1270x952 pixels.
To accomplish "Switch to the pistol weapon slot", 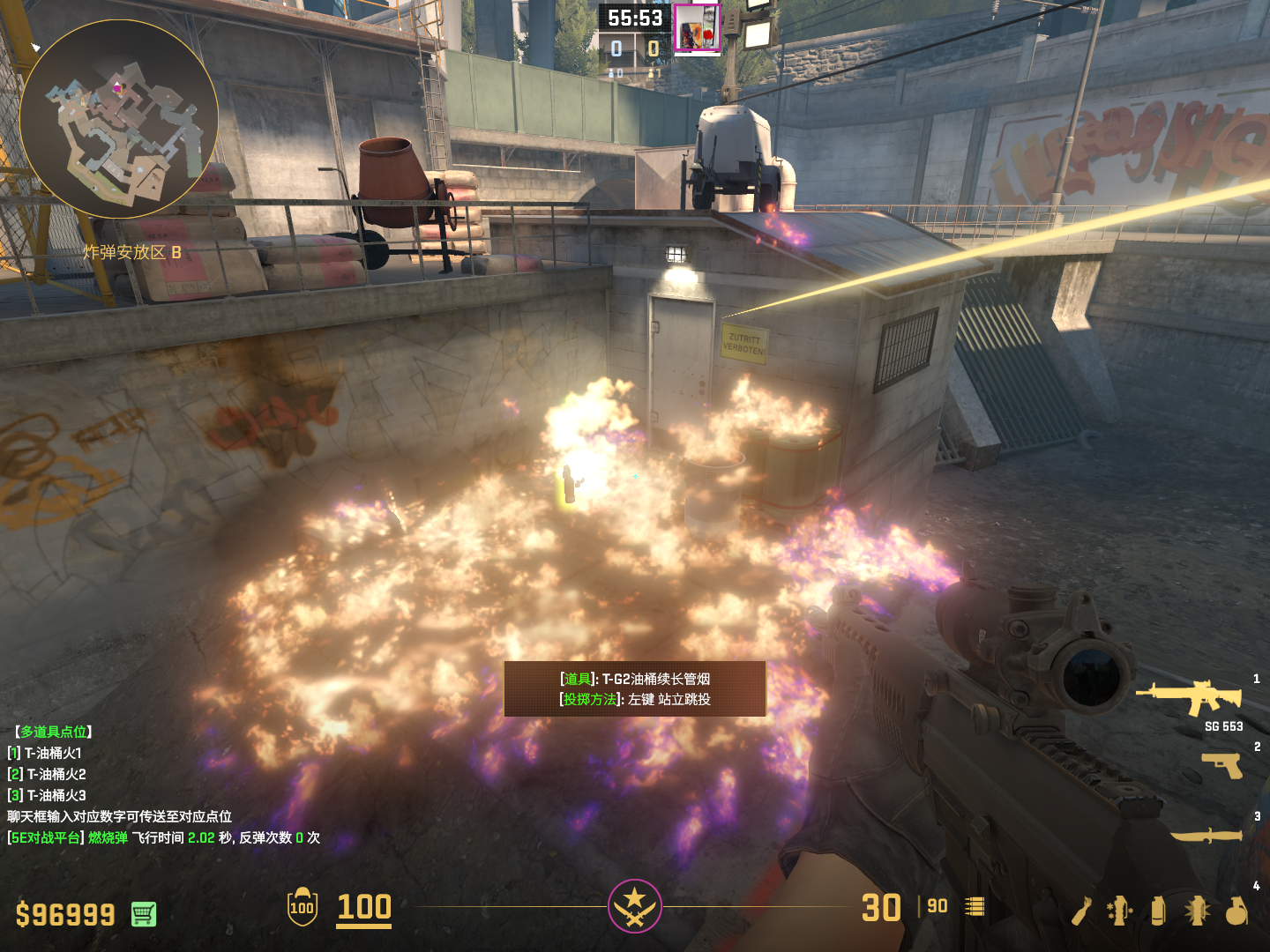I will pyautogui.click(x=1221, y=764).
